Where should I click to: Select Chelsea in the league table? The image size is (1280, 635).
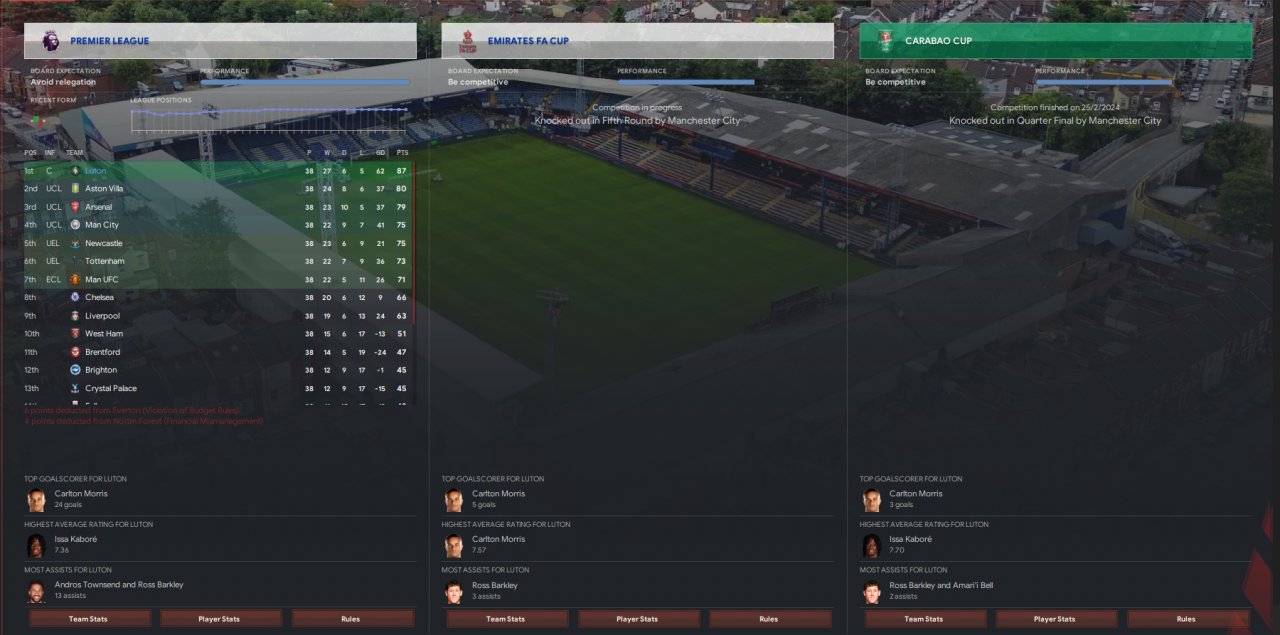99,297
